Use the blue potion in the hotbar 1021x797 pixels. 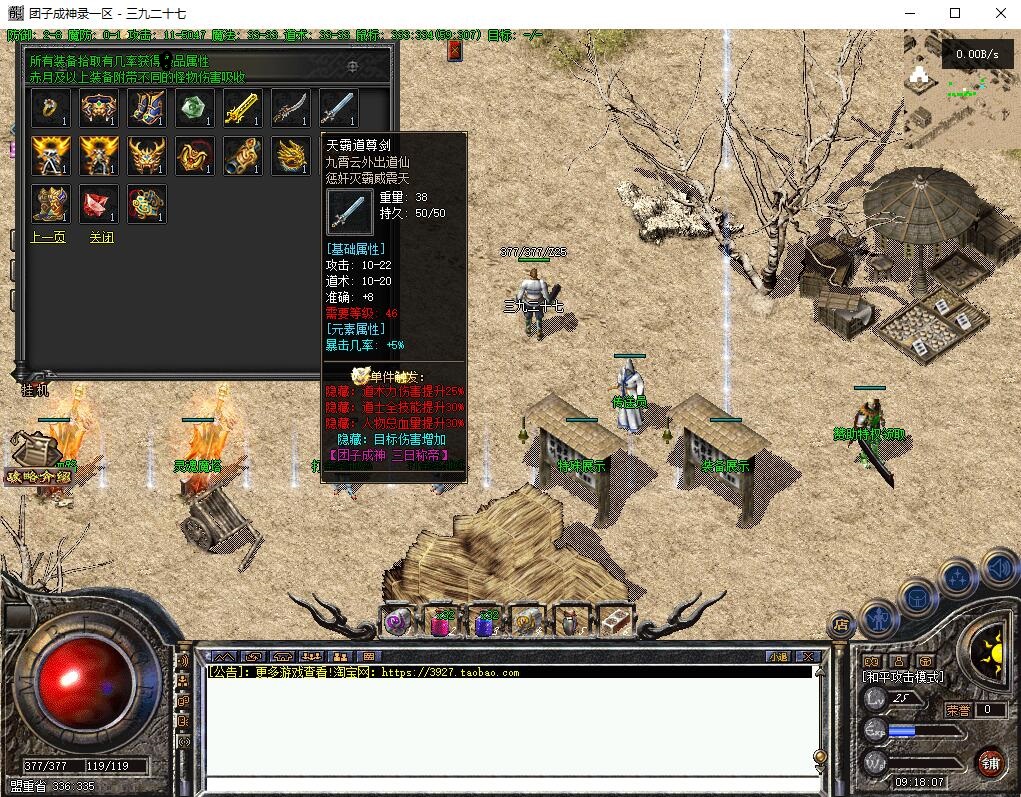484,623
